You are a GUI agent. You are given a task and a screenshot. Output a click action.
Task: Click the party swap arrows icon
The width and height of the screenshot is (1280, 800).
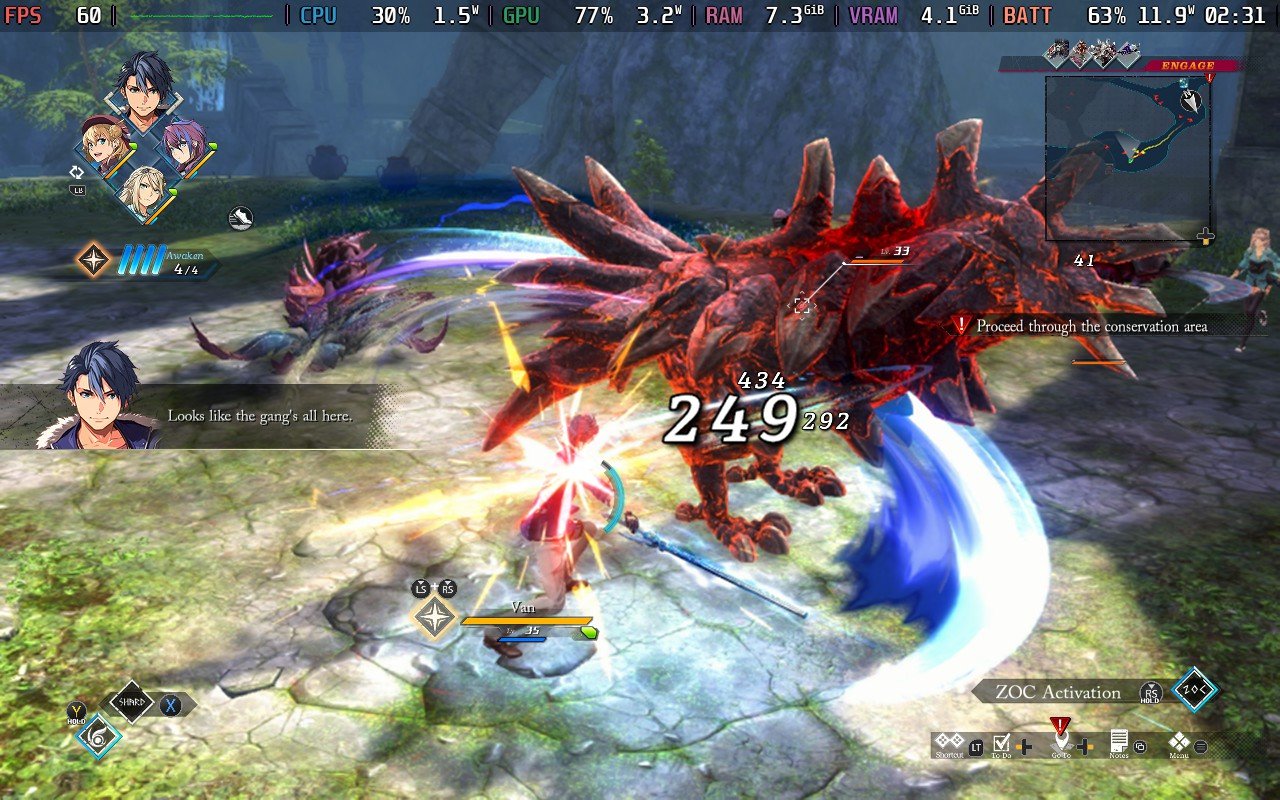[78, 171]
